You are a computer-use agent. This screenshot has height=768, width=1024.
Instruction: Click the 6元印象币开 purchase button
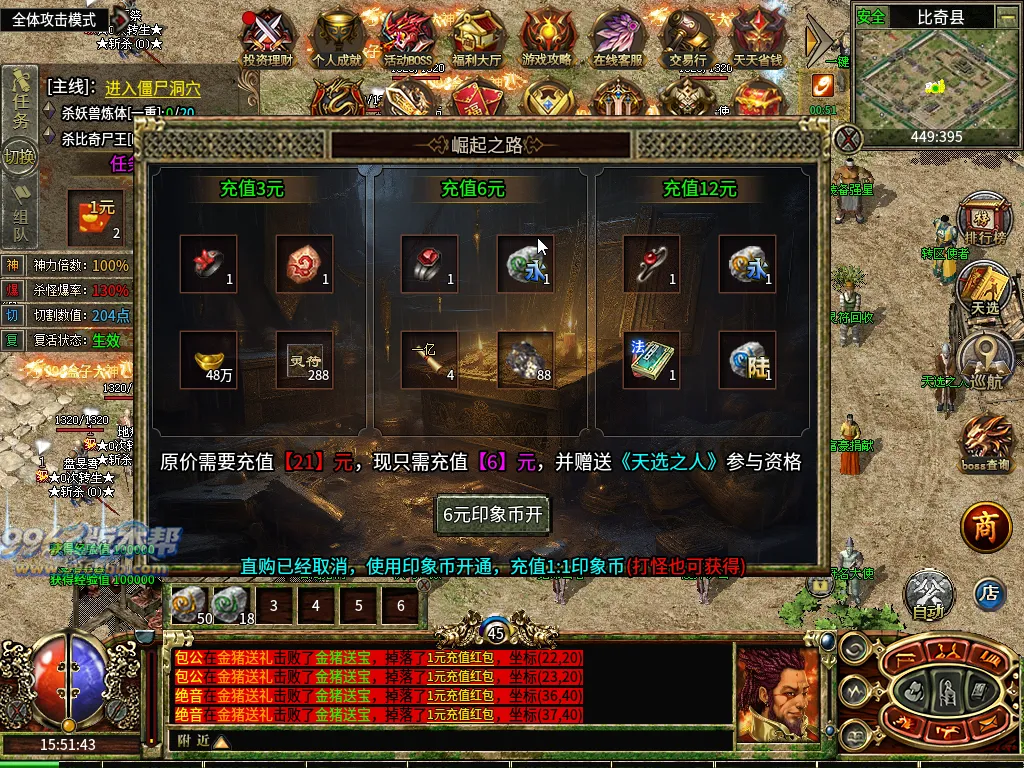coord(492,515)
